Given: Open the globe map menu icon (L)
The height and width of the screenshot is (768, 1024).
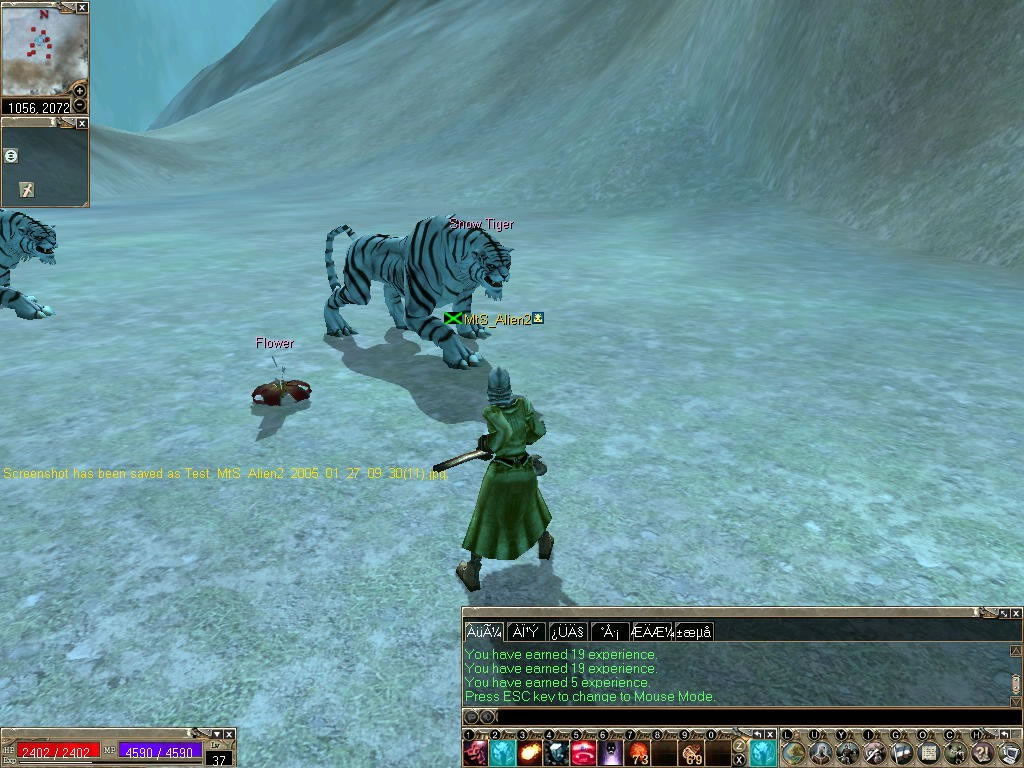Looking at the screenshot, I should tap(794, 752).
